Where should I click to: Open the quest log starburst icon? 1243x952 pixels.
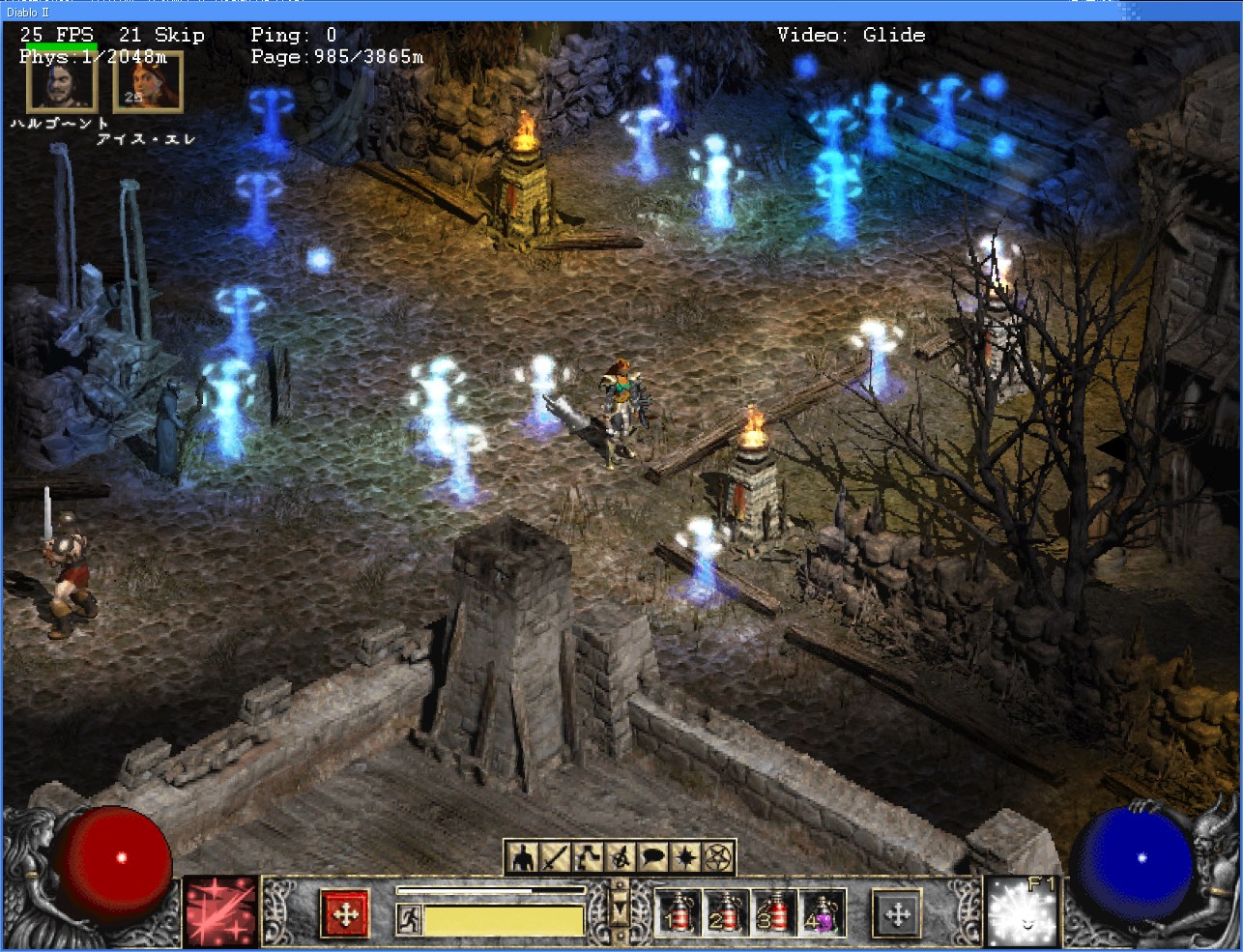[686, 857]
